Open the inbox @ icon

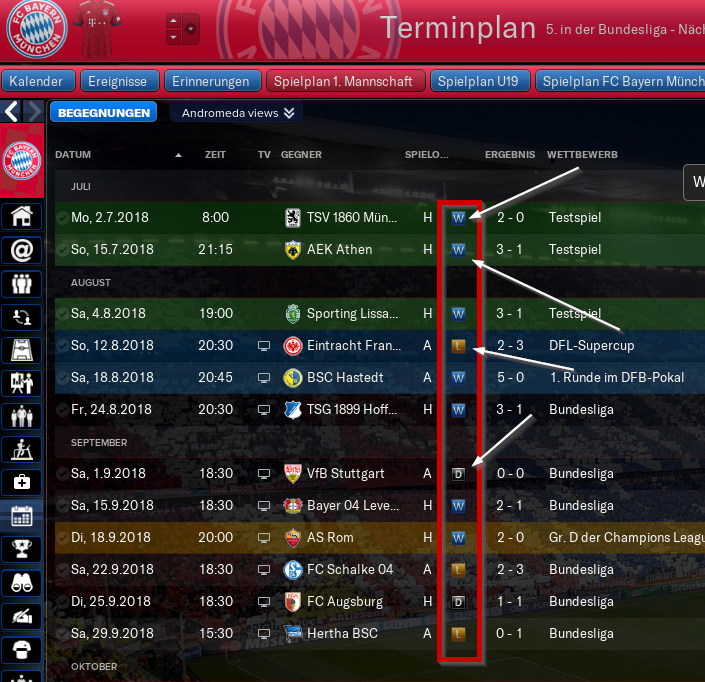[x=21, y=249]
